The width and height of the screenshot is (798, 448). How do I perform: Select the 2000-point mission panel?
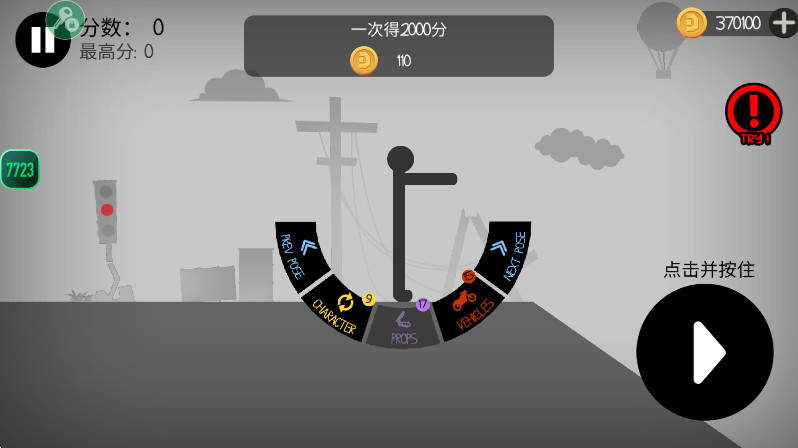click(398, 46)
